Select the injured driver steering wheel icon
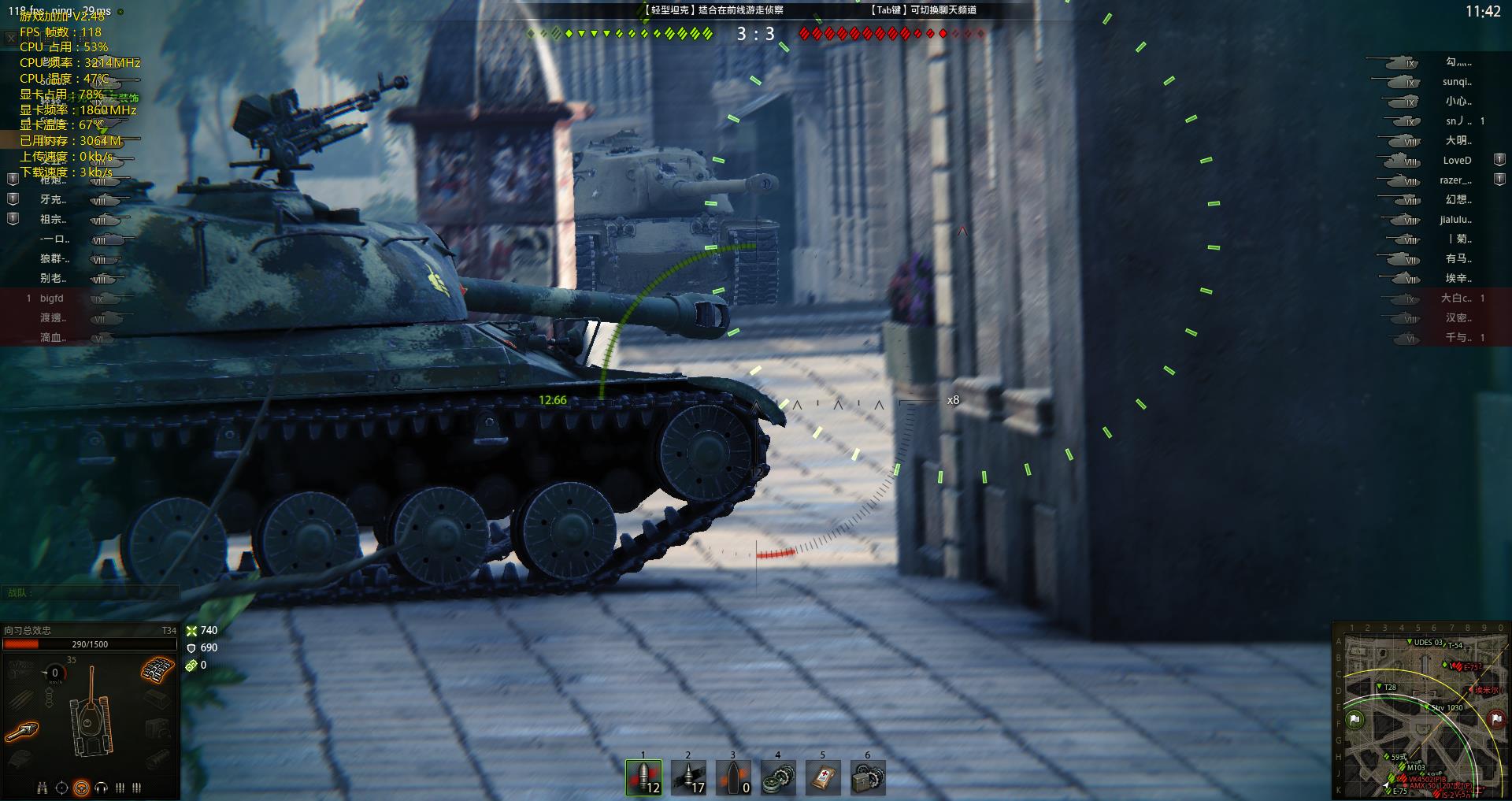Screen dimensions: 1512x801 point(81,788)
